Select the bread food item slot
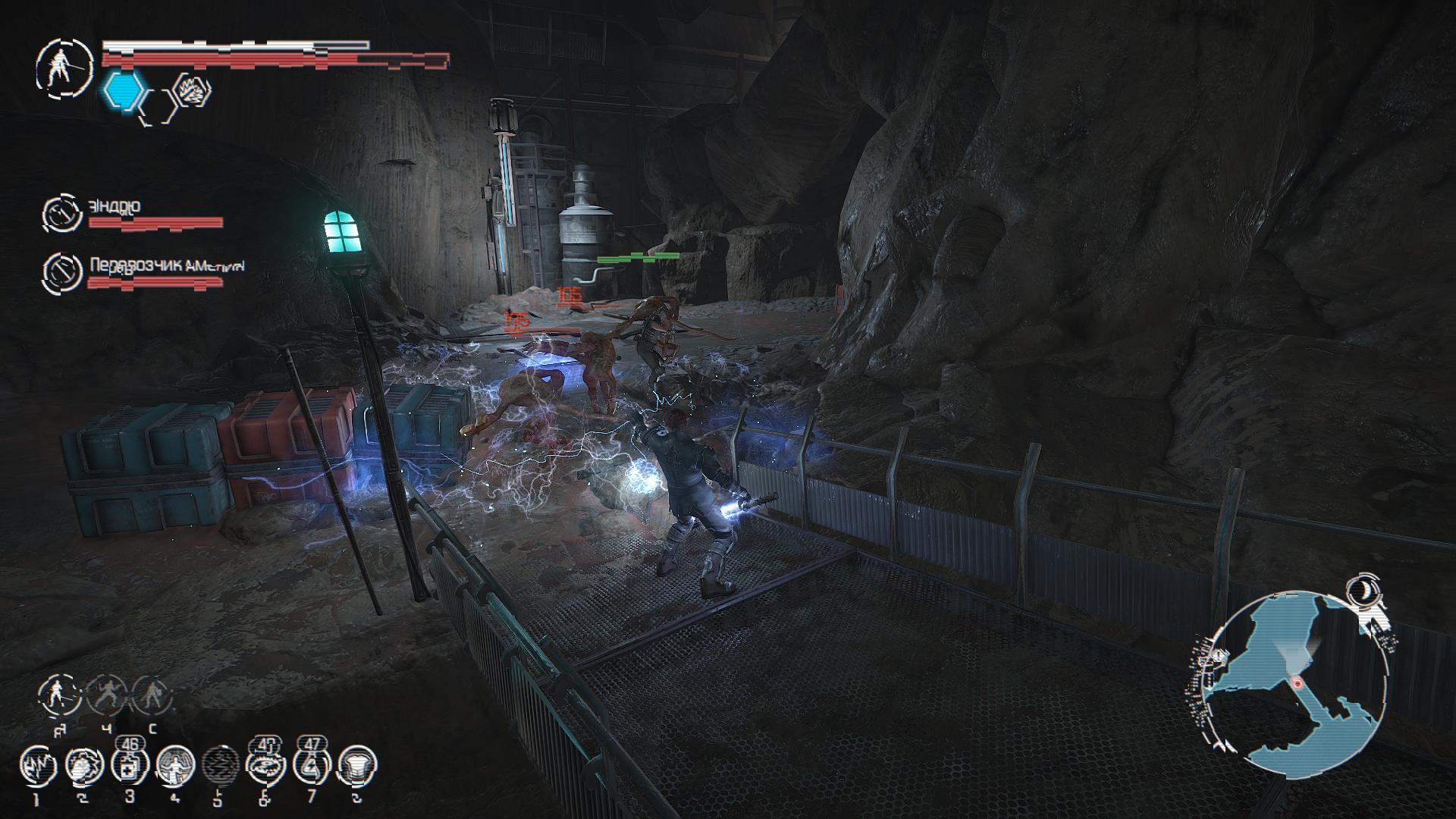Viewport: 1456px width, 819px height. tap(356, 768)
